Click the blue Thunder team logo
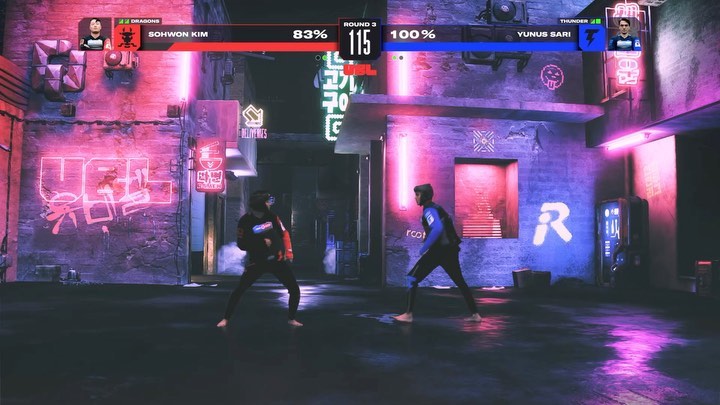 point(592,37)
